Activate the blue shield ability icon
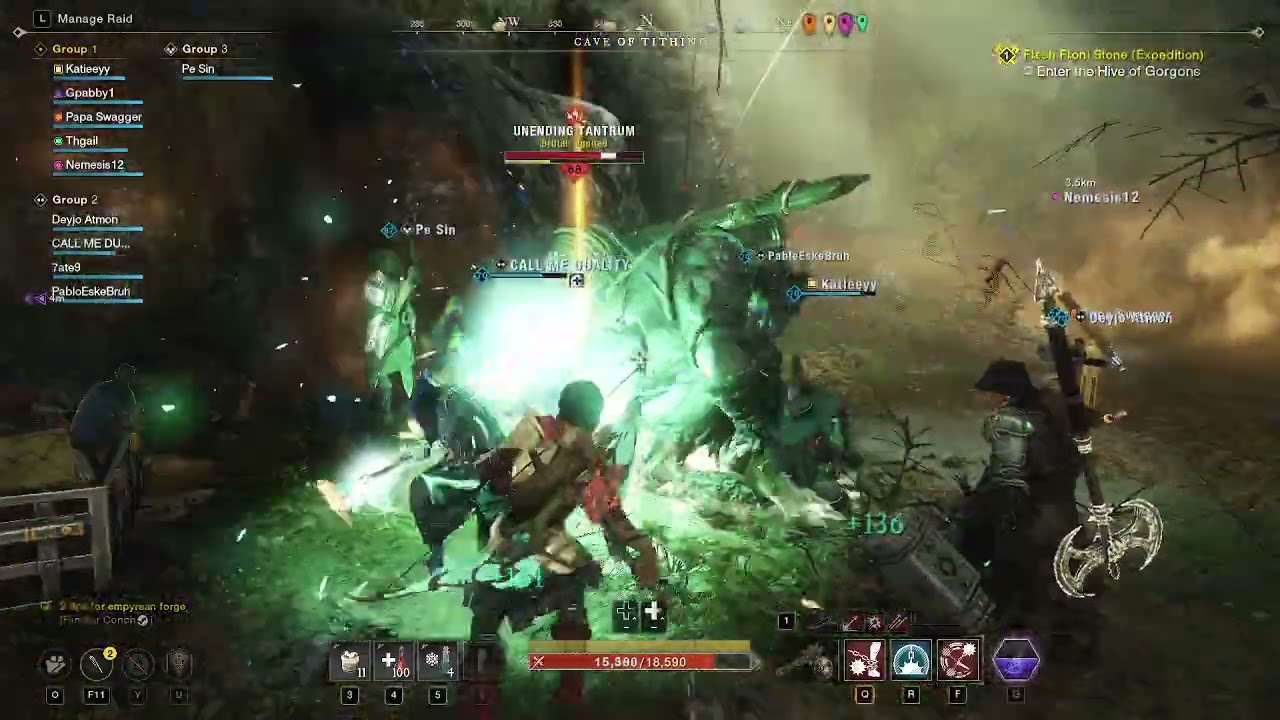The image size is (1280, 720). [x=911, y=662]
